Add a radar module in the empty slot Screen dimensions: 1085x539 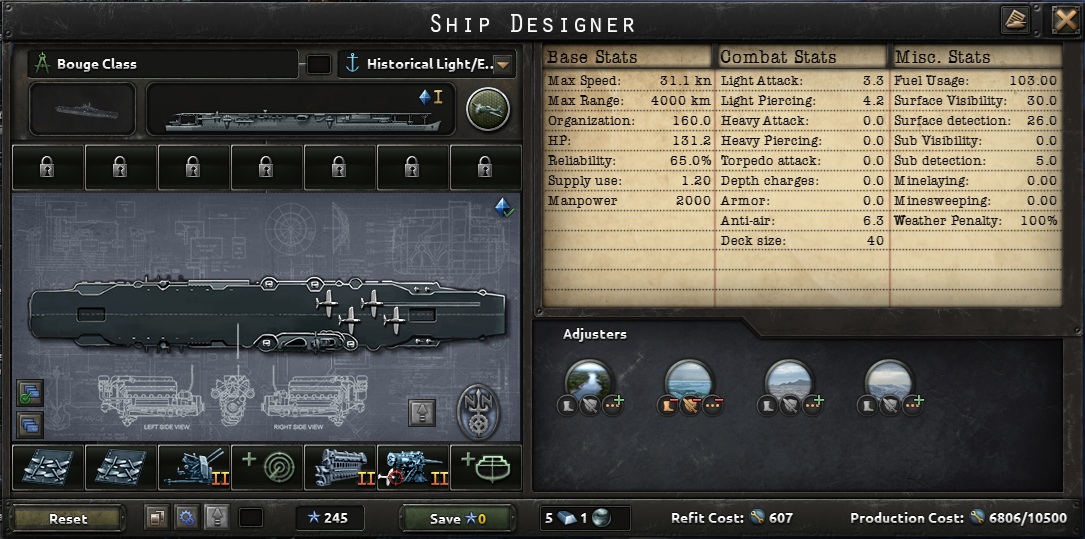(x=267, y=468)
